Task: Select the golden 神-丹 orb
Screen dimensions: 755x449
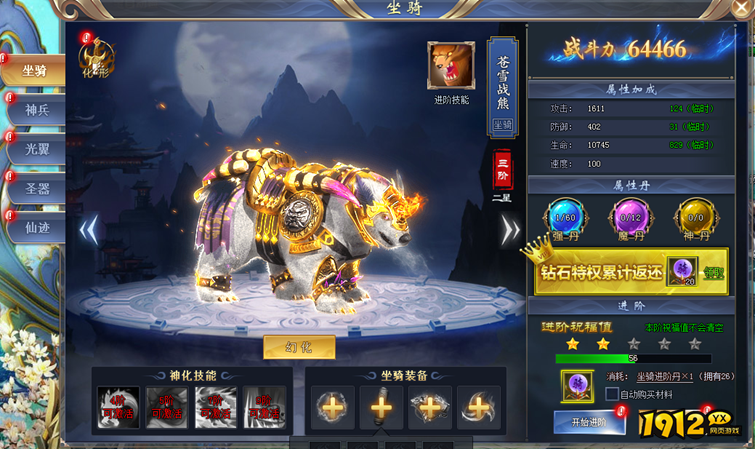Action: [694, 220]
